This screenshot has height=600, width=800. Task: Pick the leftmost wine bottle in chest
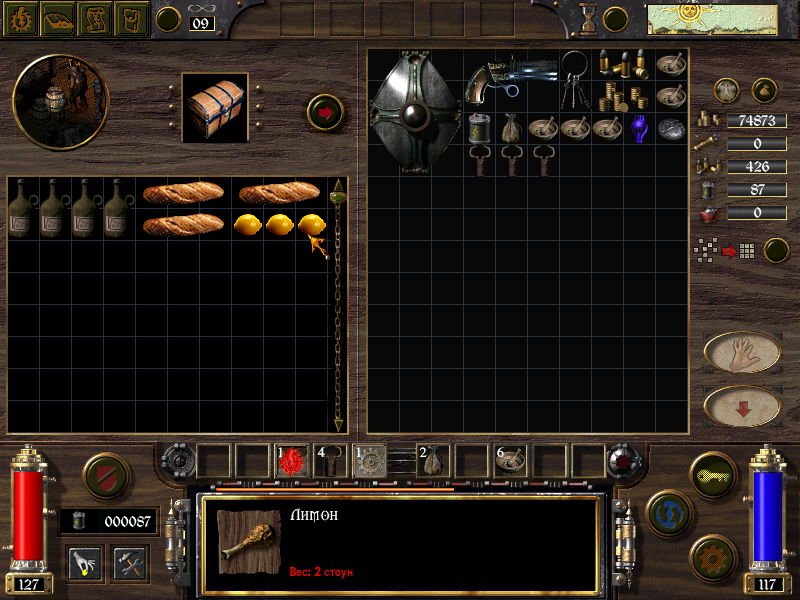coord(22,207)
